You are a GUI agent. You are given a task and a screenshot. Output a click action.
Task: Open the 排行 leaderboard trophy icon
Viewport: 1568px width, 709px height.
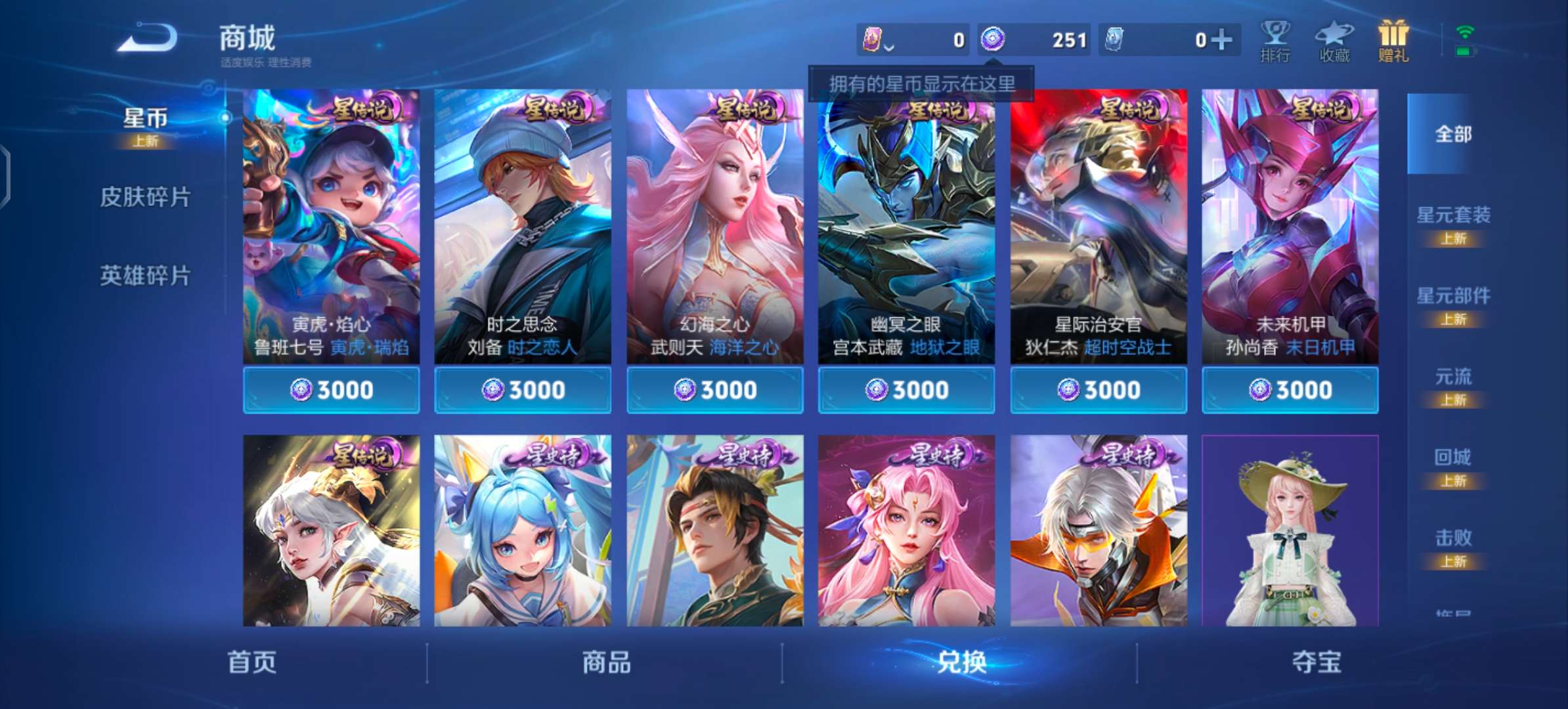[x=1276, y=39]
